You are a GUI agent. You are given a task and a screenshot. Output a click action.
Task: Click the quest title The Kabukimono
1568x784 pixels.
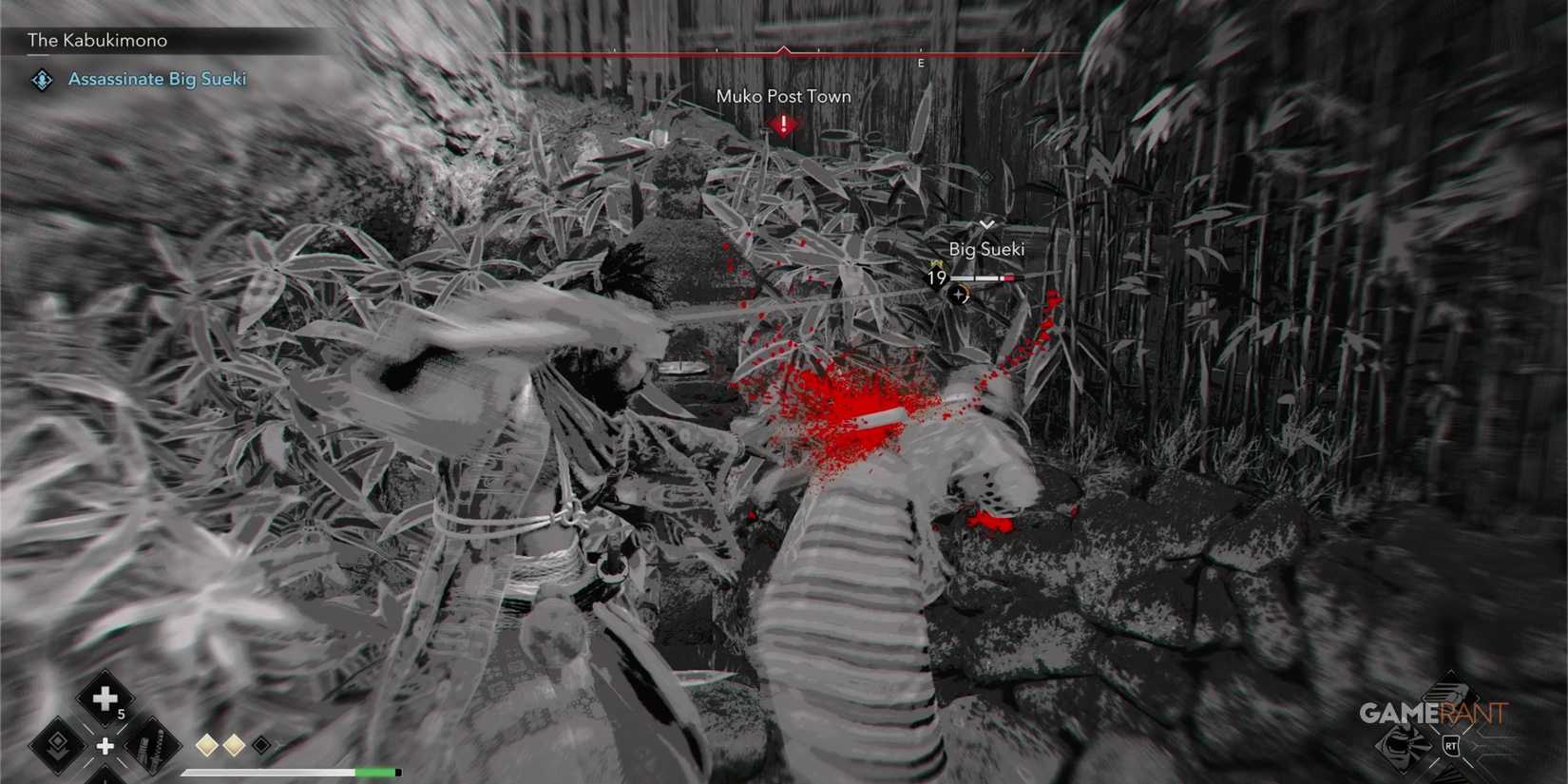[97, 40]
